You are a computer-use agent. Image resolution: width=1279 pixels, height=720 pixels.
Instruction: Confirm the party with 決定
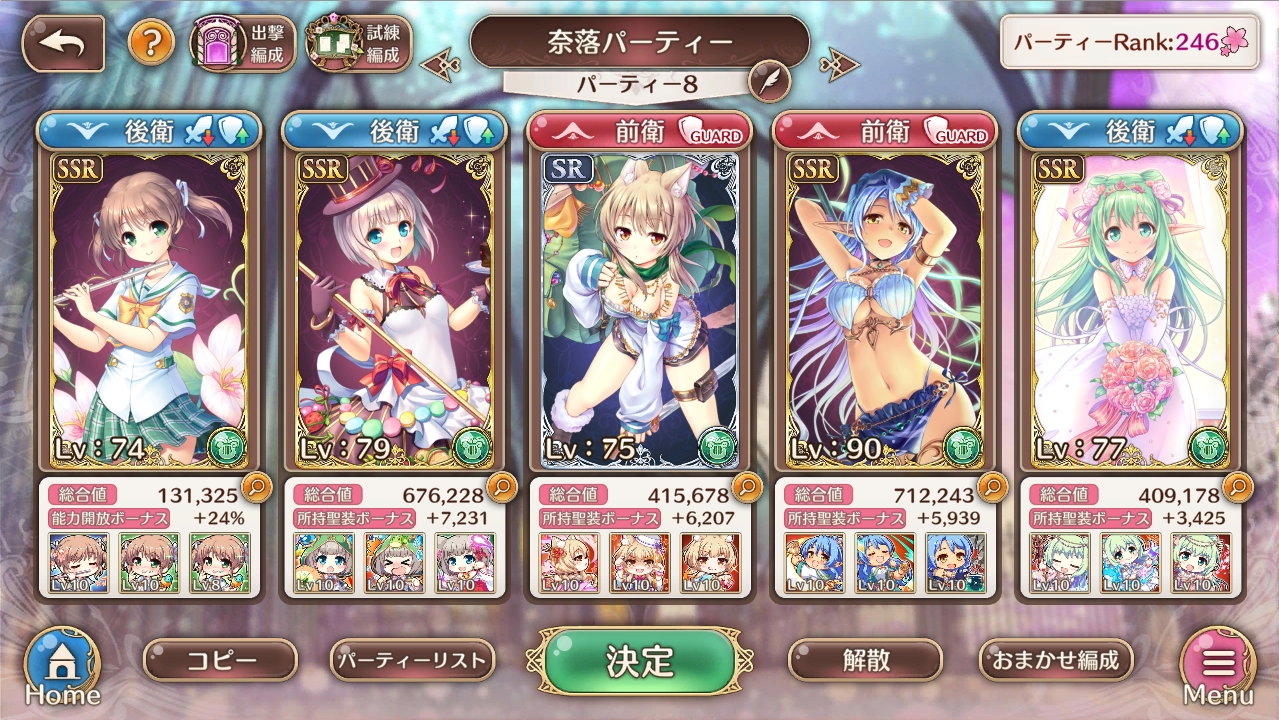(x=639, y=661)
